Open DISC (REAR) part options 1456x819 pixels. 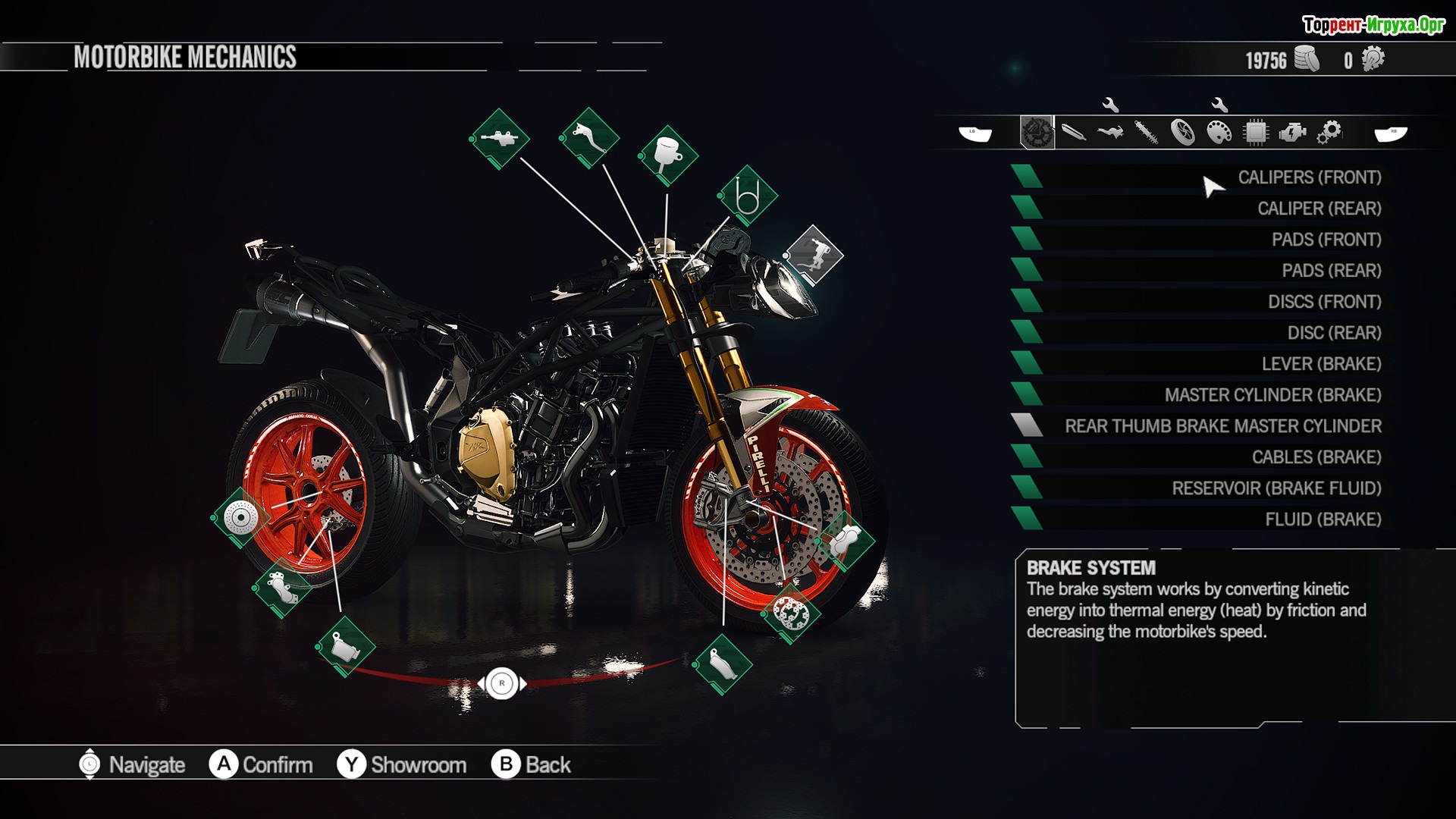tap(1334, 333)
